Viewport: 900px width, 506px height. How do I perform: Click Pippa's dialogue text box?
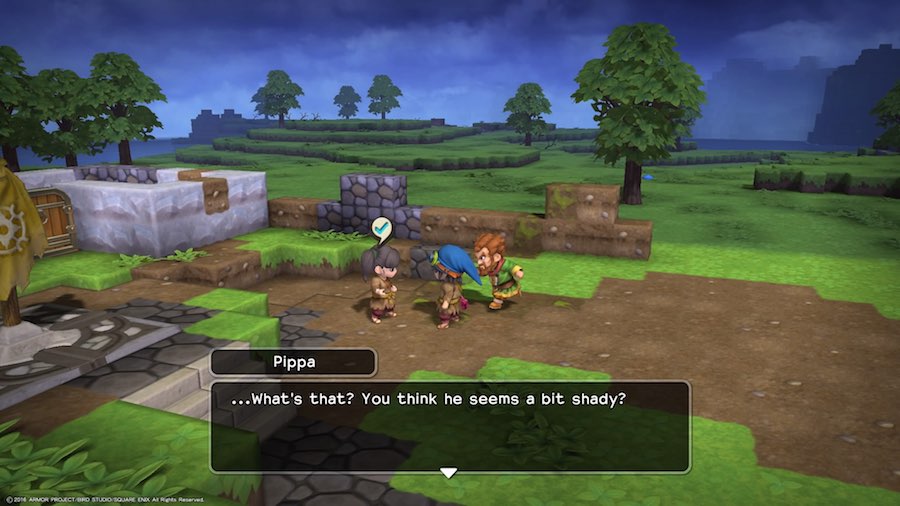tap(449, 425)
